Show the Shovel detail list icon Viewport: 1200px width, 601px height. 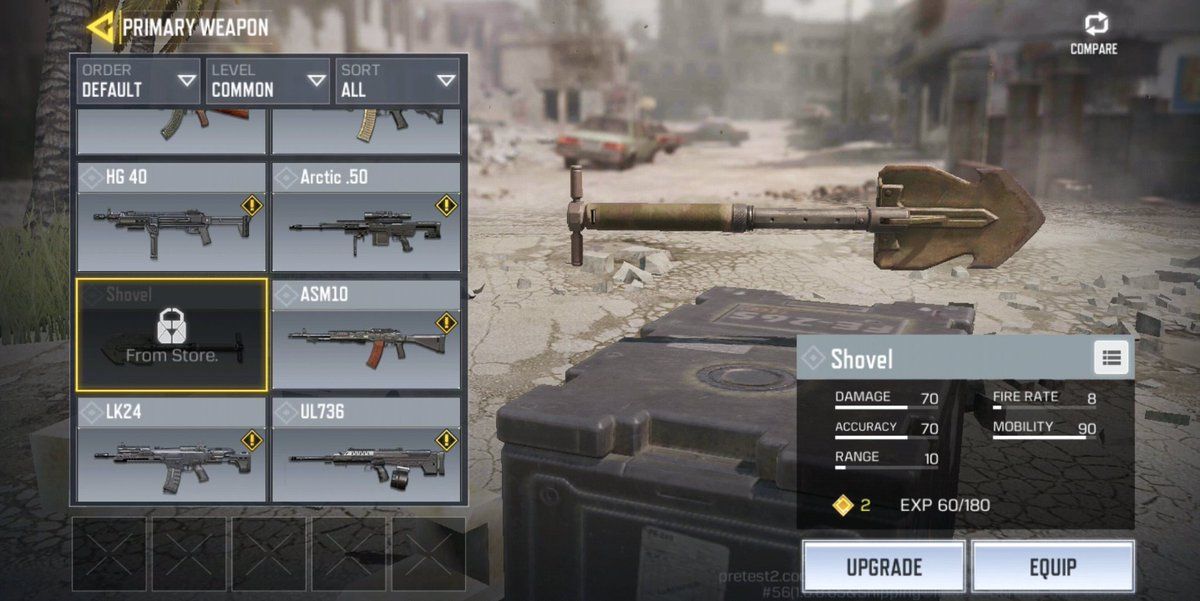point(1111,358)
